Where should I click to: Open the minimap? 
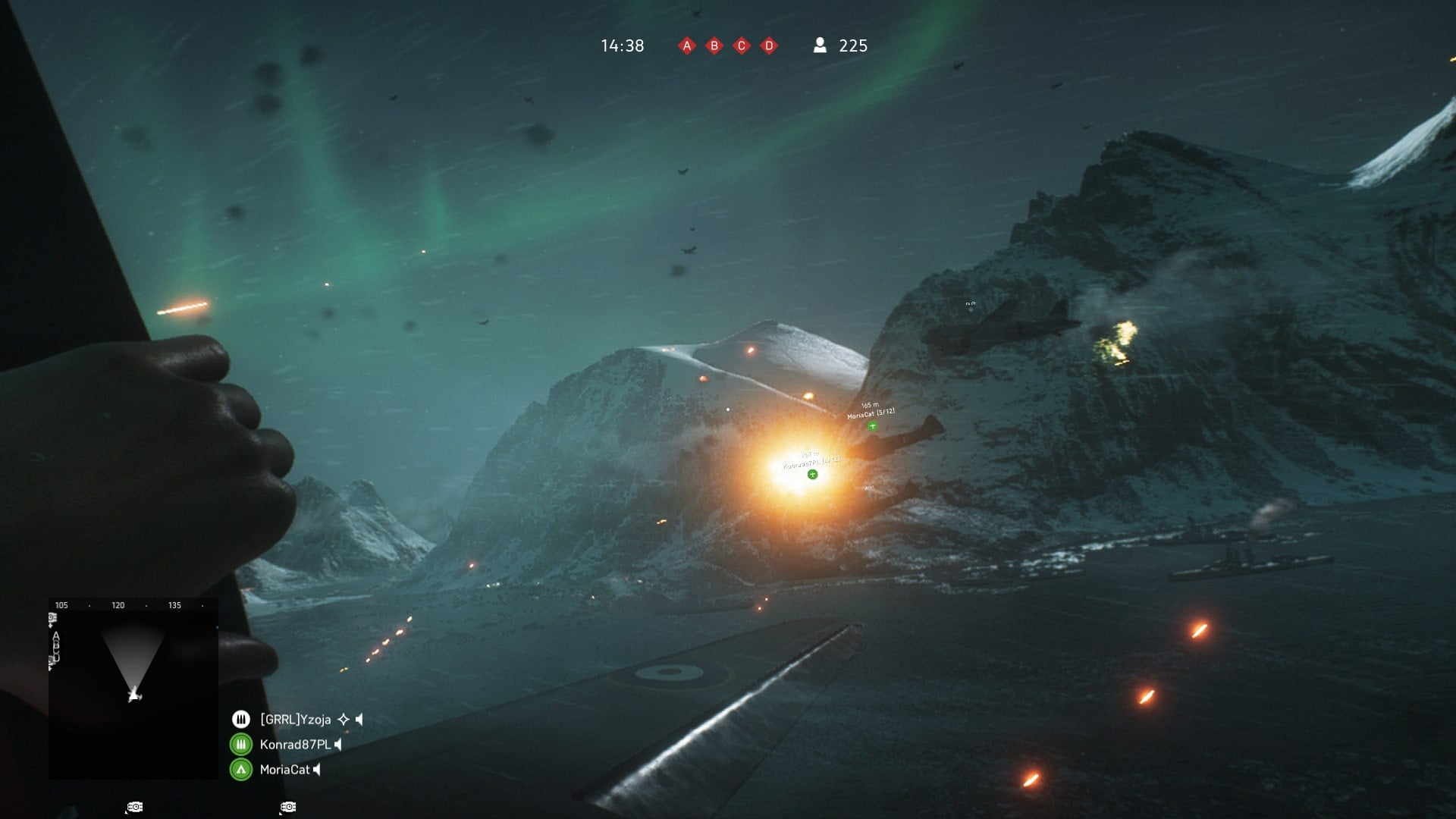pyautogui.click(x=133, y=689)
